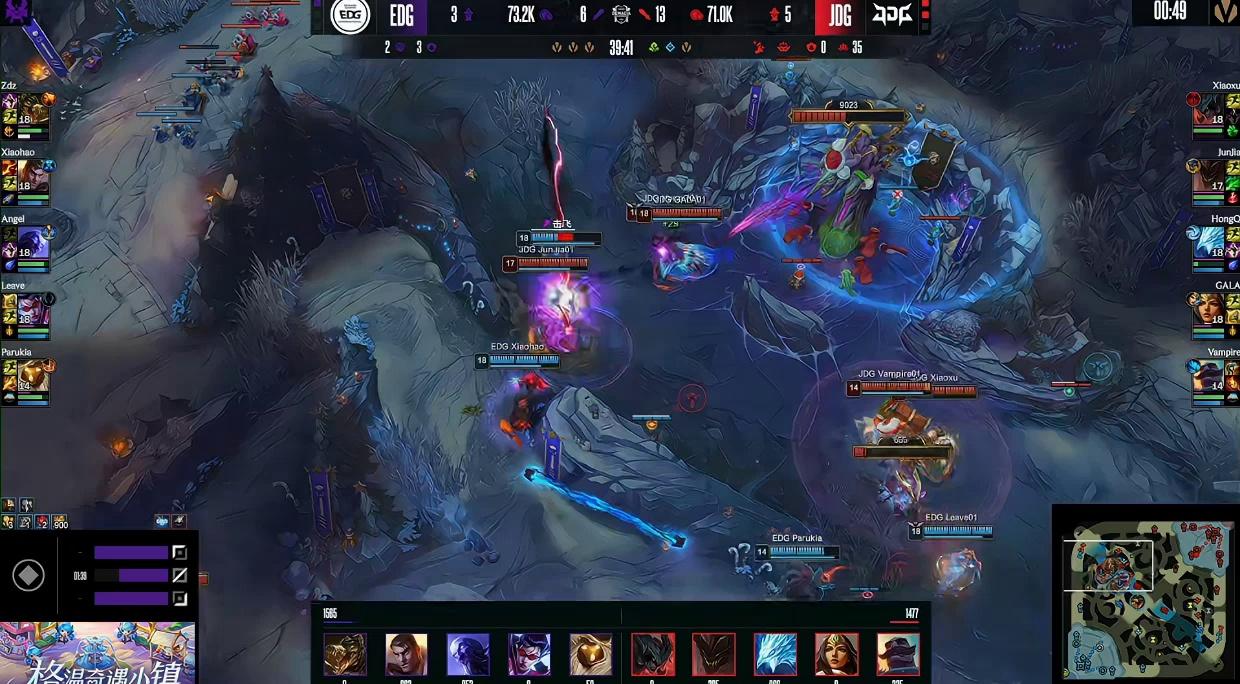
Task: Click the diamond emblem in the timer panel
Action: (28, 576)
